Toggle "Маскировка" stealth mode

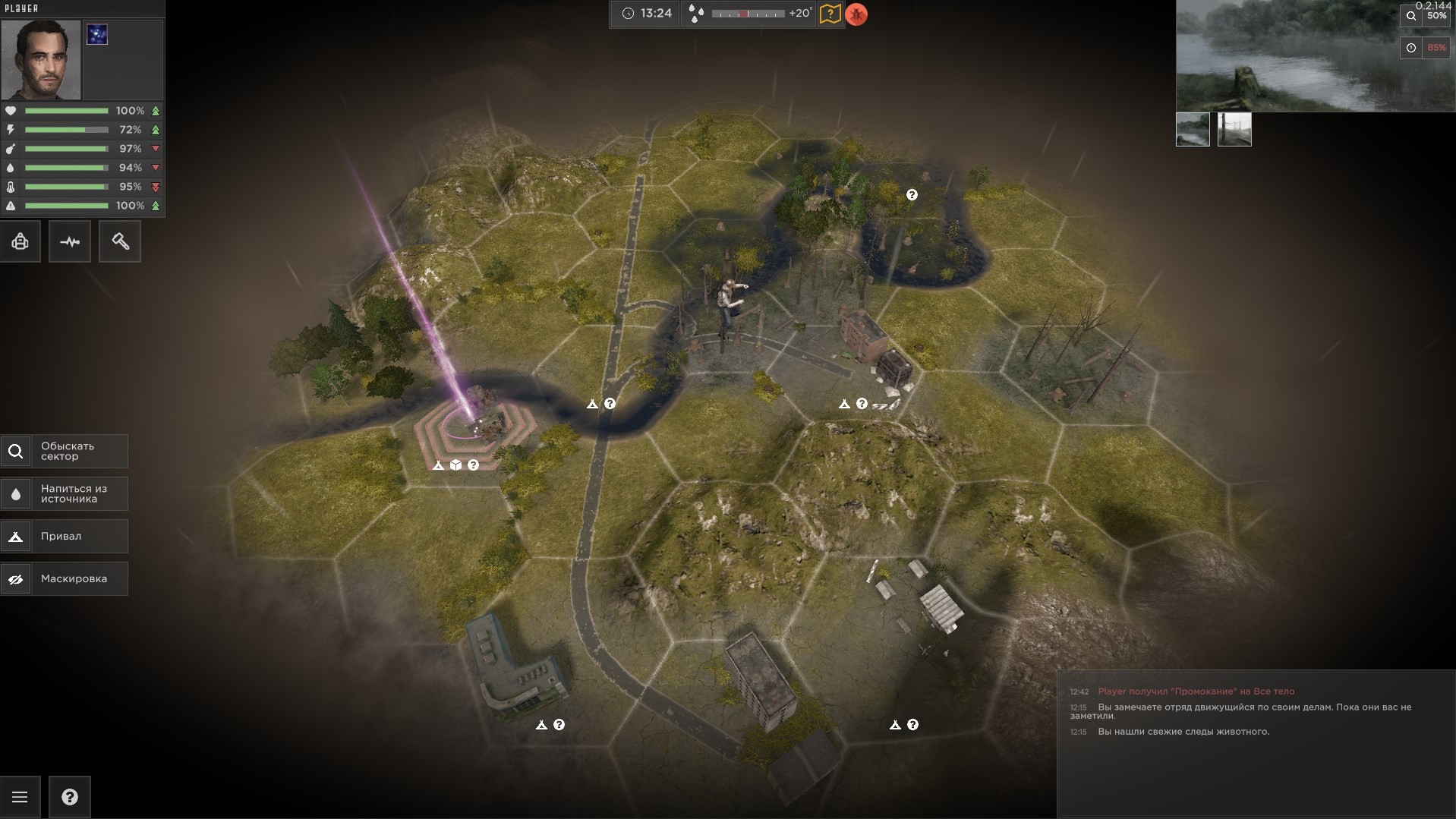tap(65, 579)
